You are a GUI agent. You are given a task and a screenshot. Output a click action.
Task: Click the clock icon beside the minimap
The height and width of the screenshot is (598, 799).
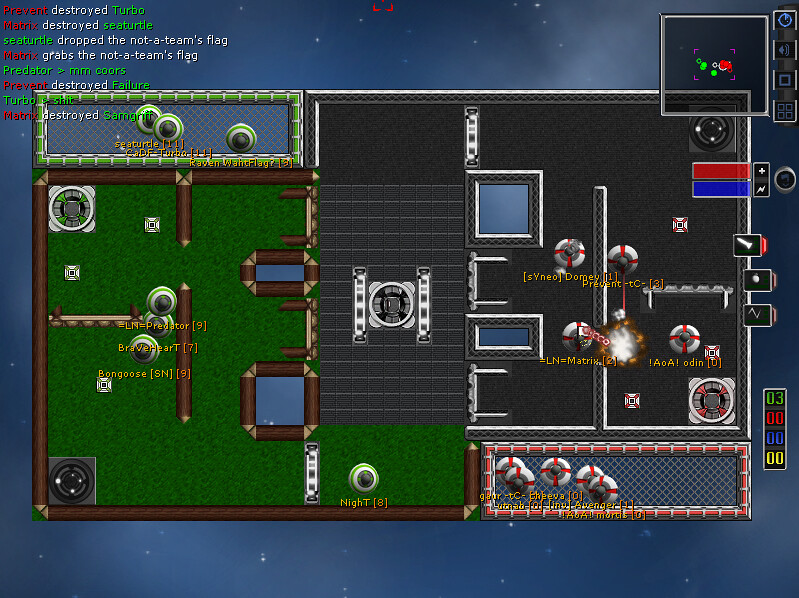784,21
